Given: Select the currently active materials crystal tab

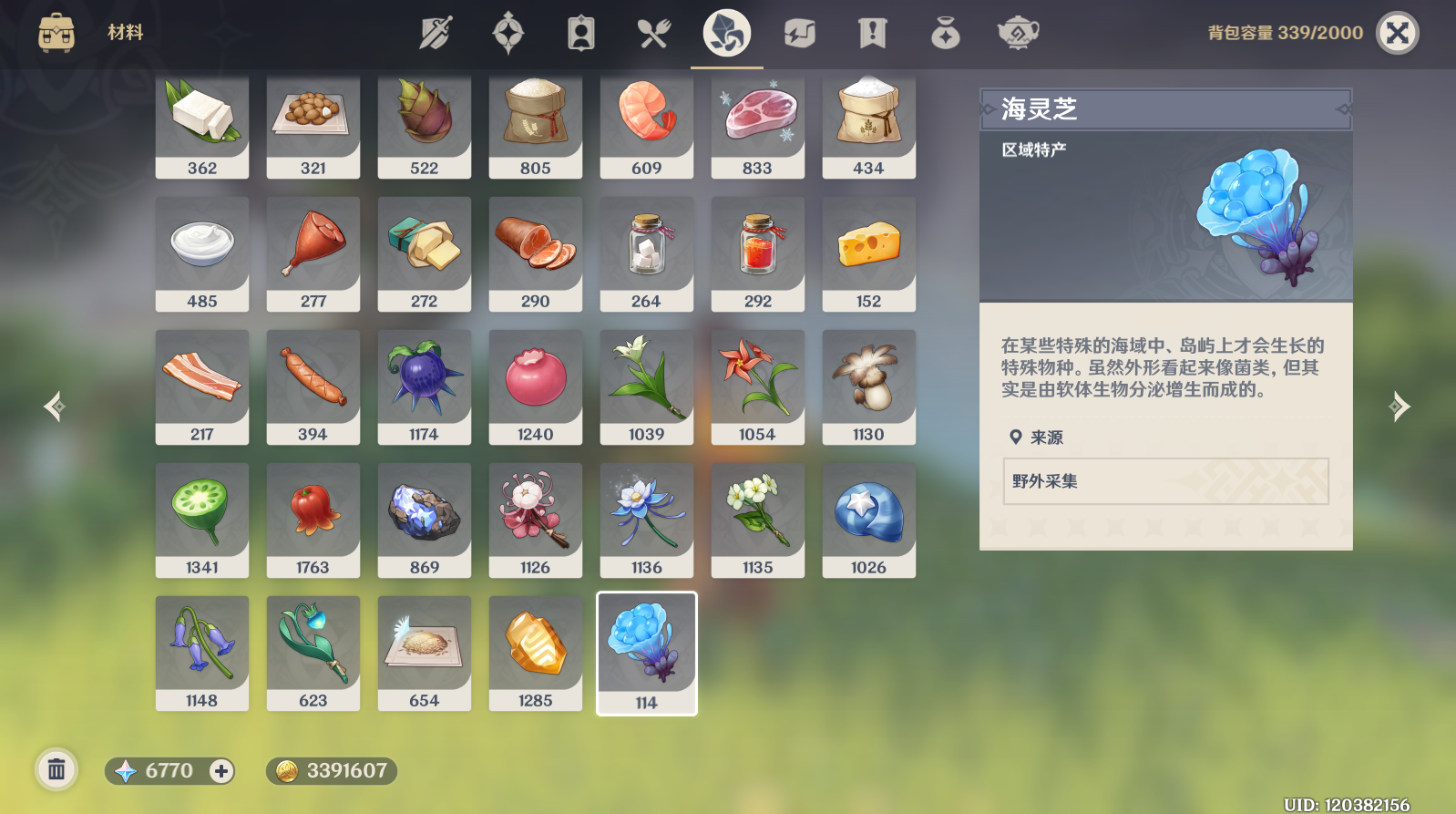Looking at the screenshot, I should pos(726,33).
